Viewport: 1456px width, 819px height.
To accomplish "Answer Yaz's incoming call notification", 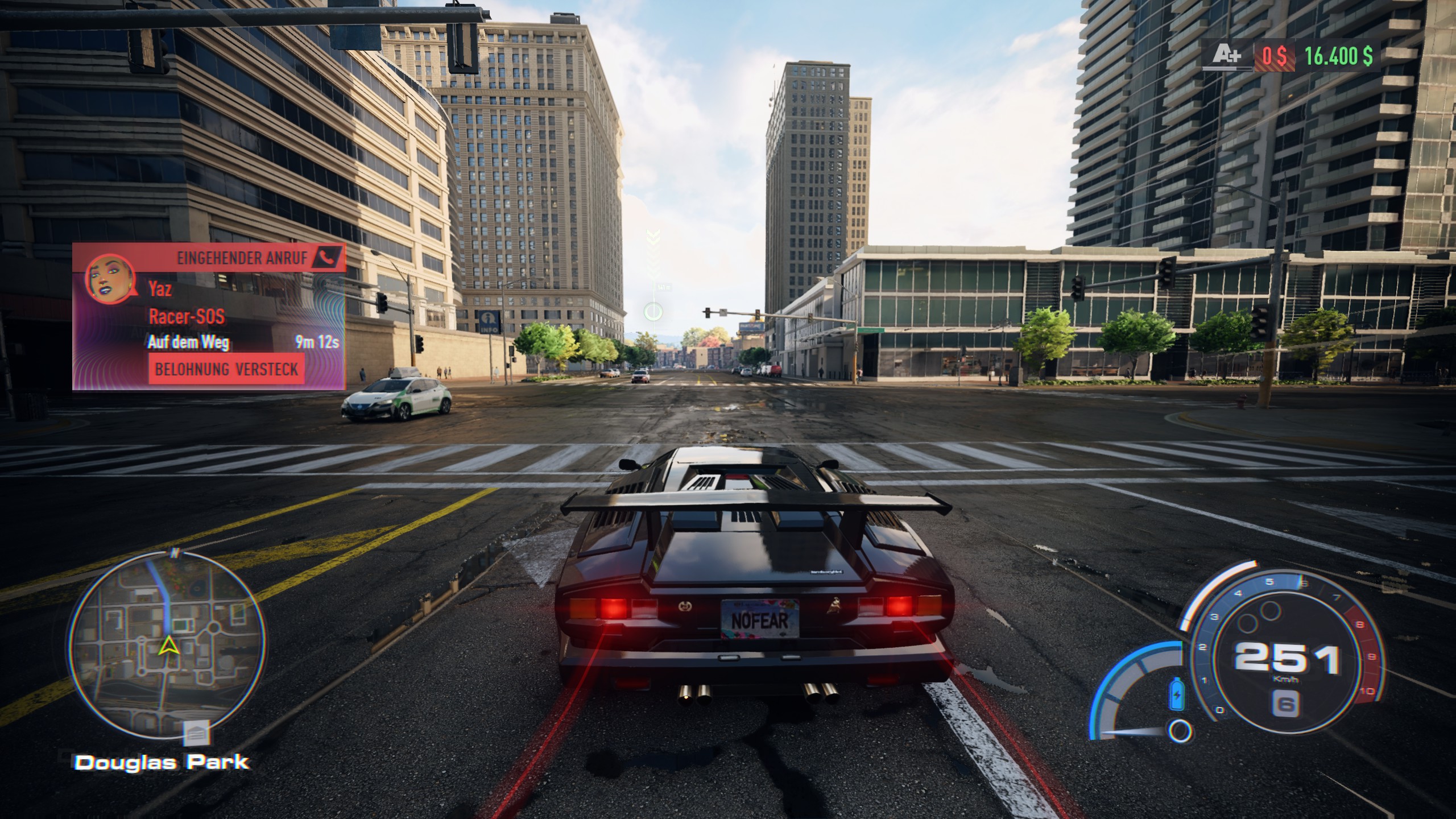I will (209, 316).
